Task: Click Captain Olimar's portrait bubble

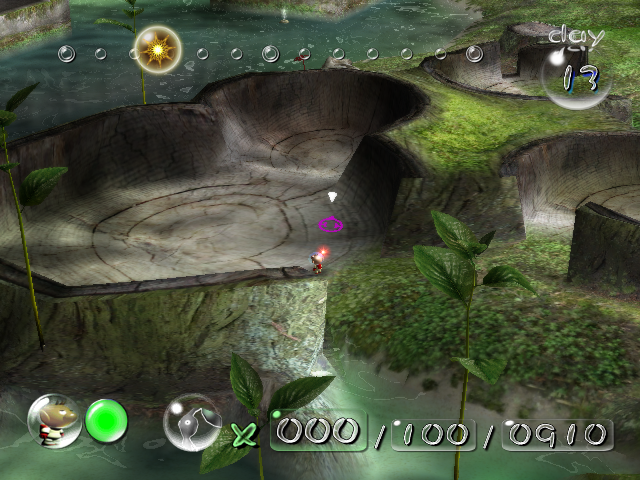Action: pyautogui.click(x=53, y=421)
